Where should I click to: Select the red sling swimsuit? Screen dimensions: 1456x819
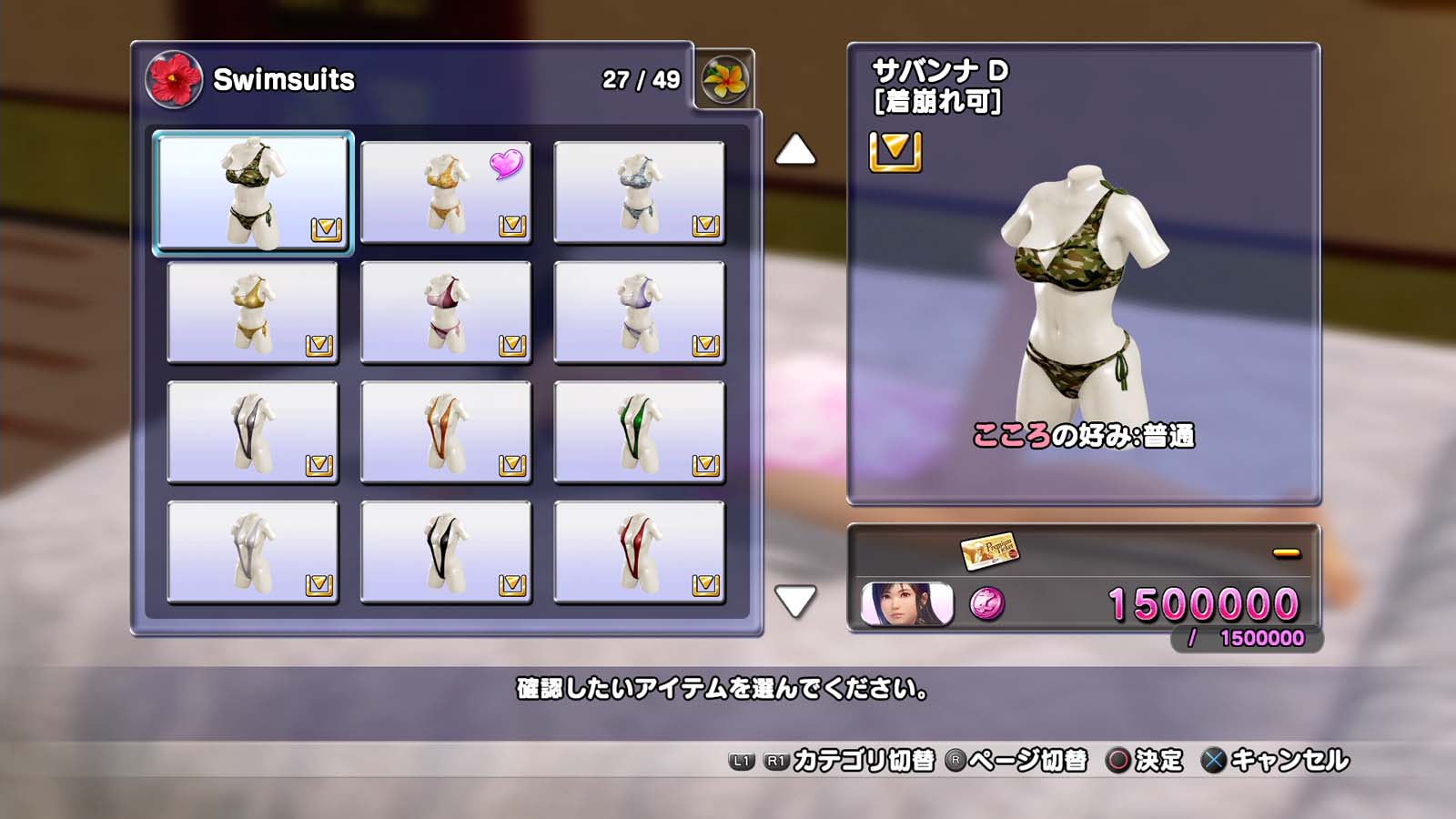coord(639,552)
